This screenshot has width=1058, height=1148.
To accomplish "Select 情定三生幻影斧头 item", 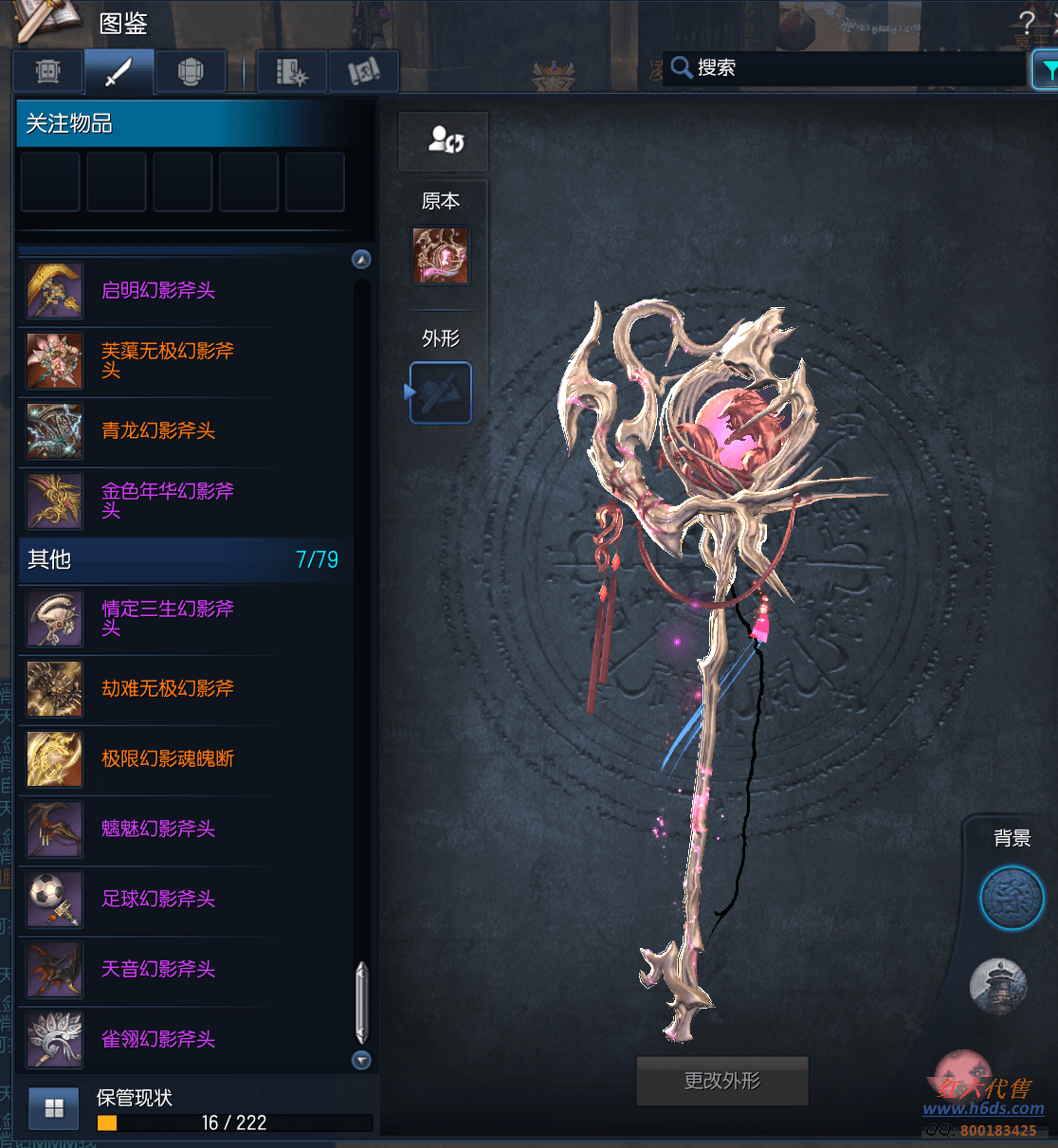I will (167, 618).
